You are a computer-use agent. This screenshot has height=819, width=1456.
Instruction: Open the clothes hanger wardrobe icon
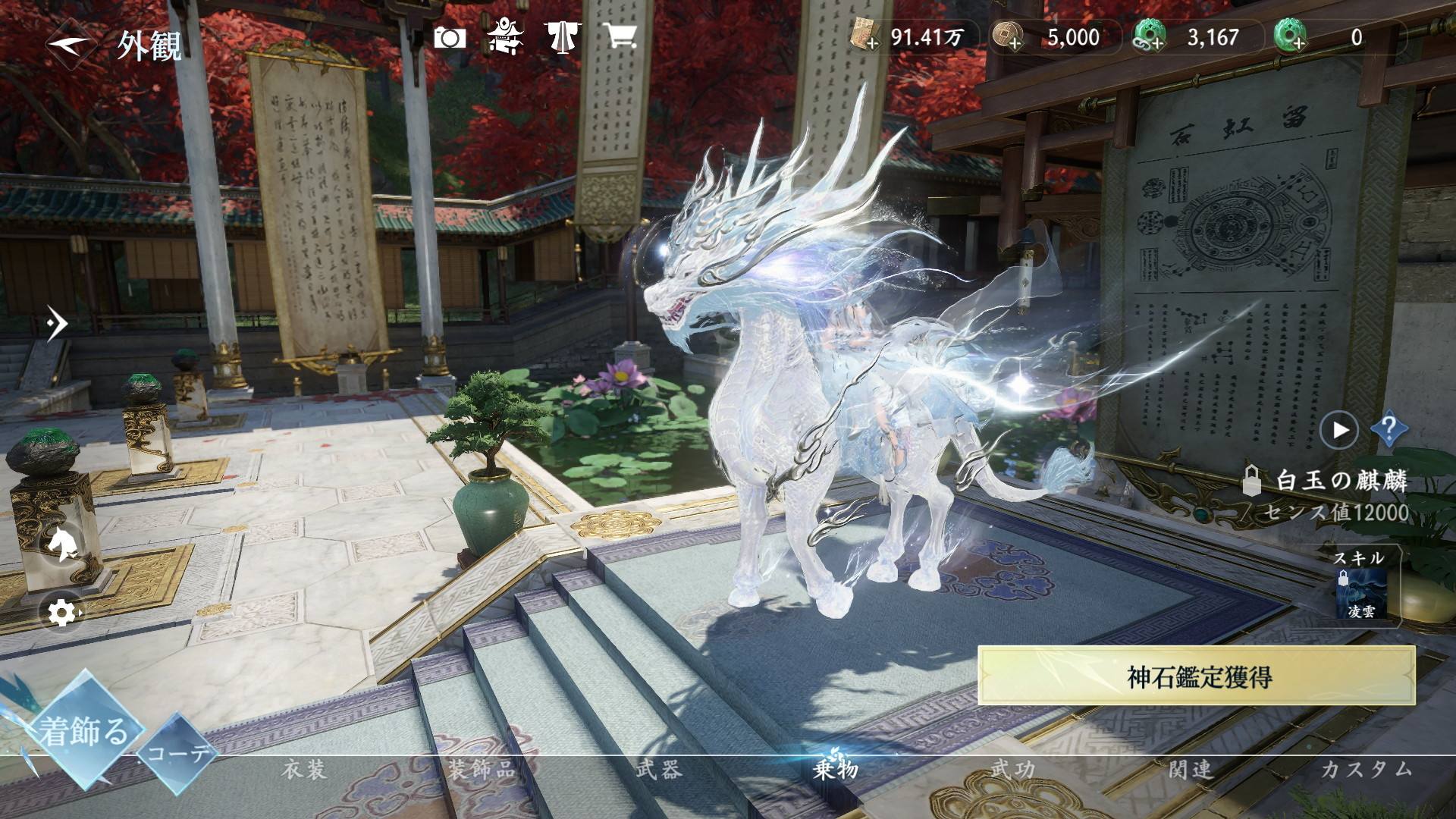(x=563, y=37)
